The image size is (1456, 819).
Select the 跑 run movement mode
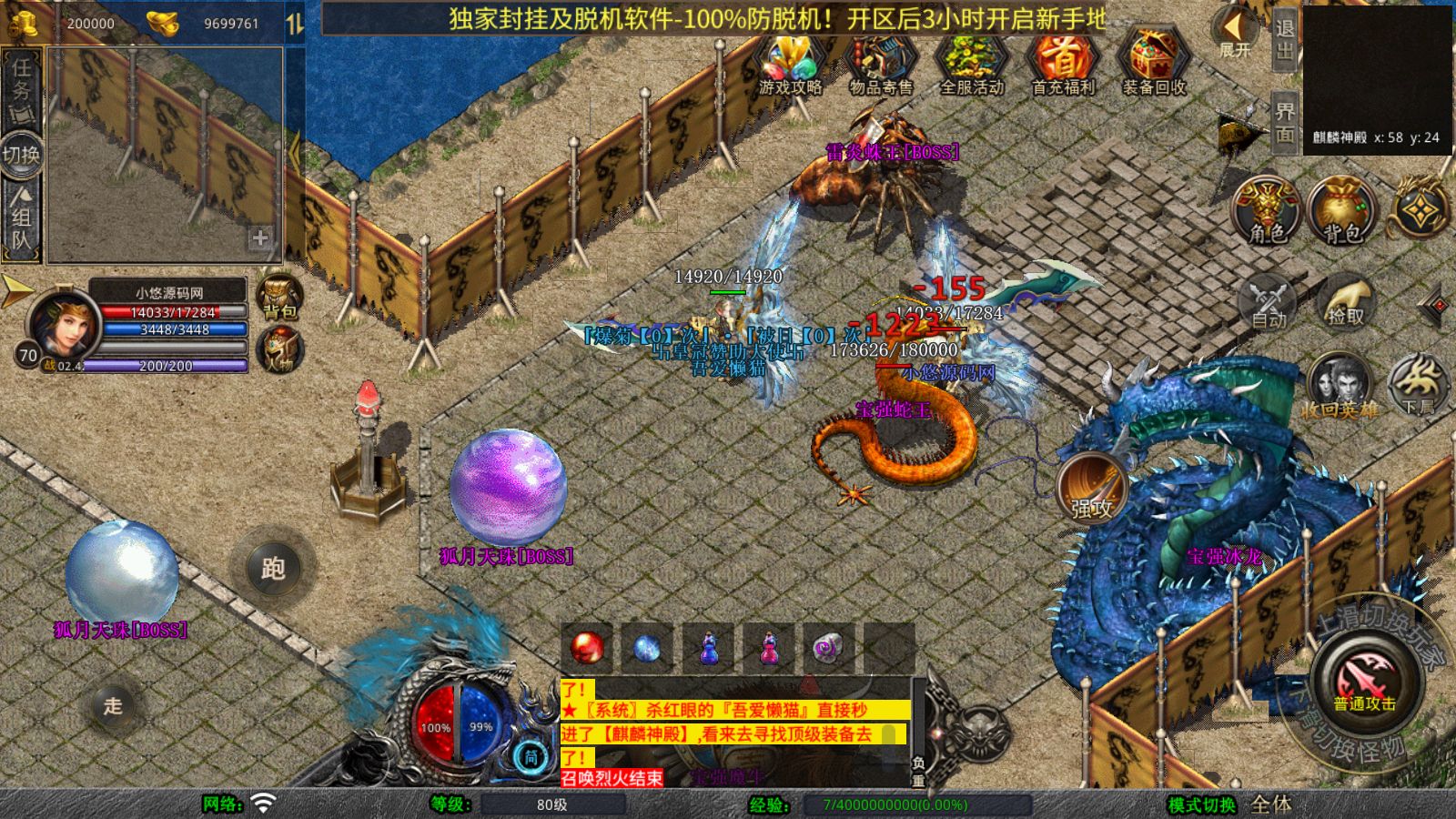273,568
